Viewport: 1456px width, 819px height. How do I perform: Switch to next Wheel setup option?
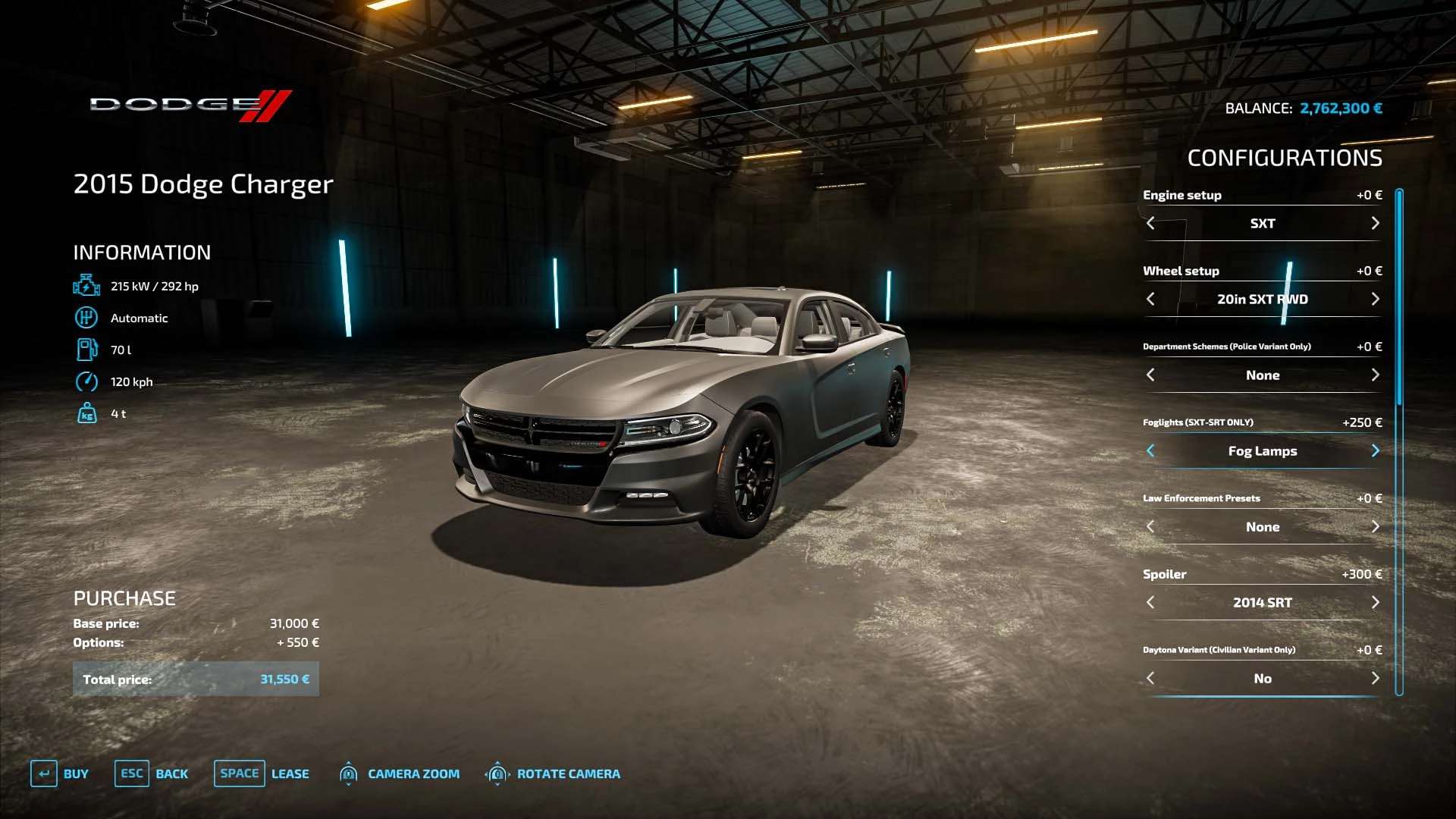point(1375,299)
